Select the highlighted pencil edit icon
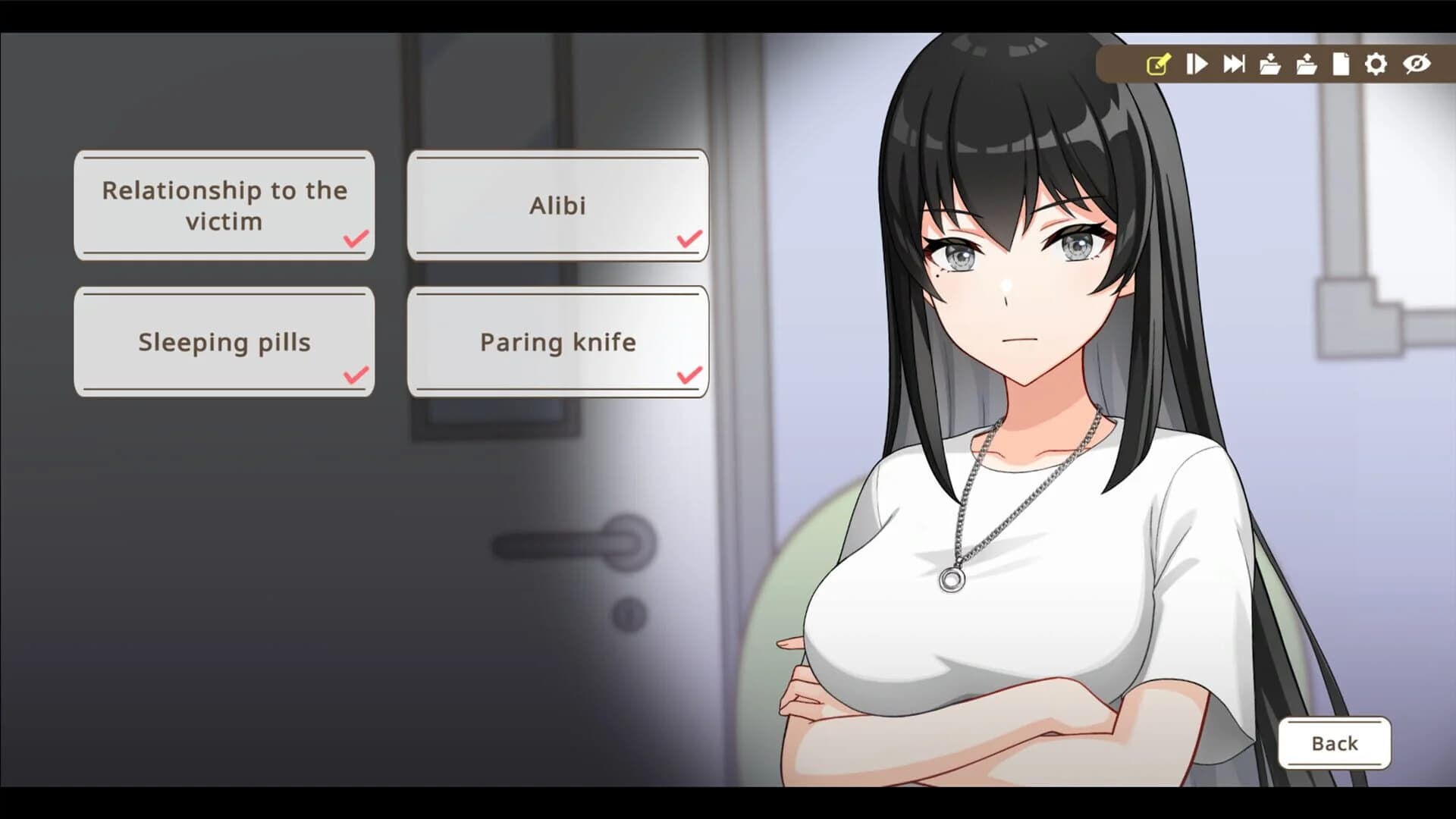 click(x=1158, y=64)
